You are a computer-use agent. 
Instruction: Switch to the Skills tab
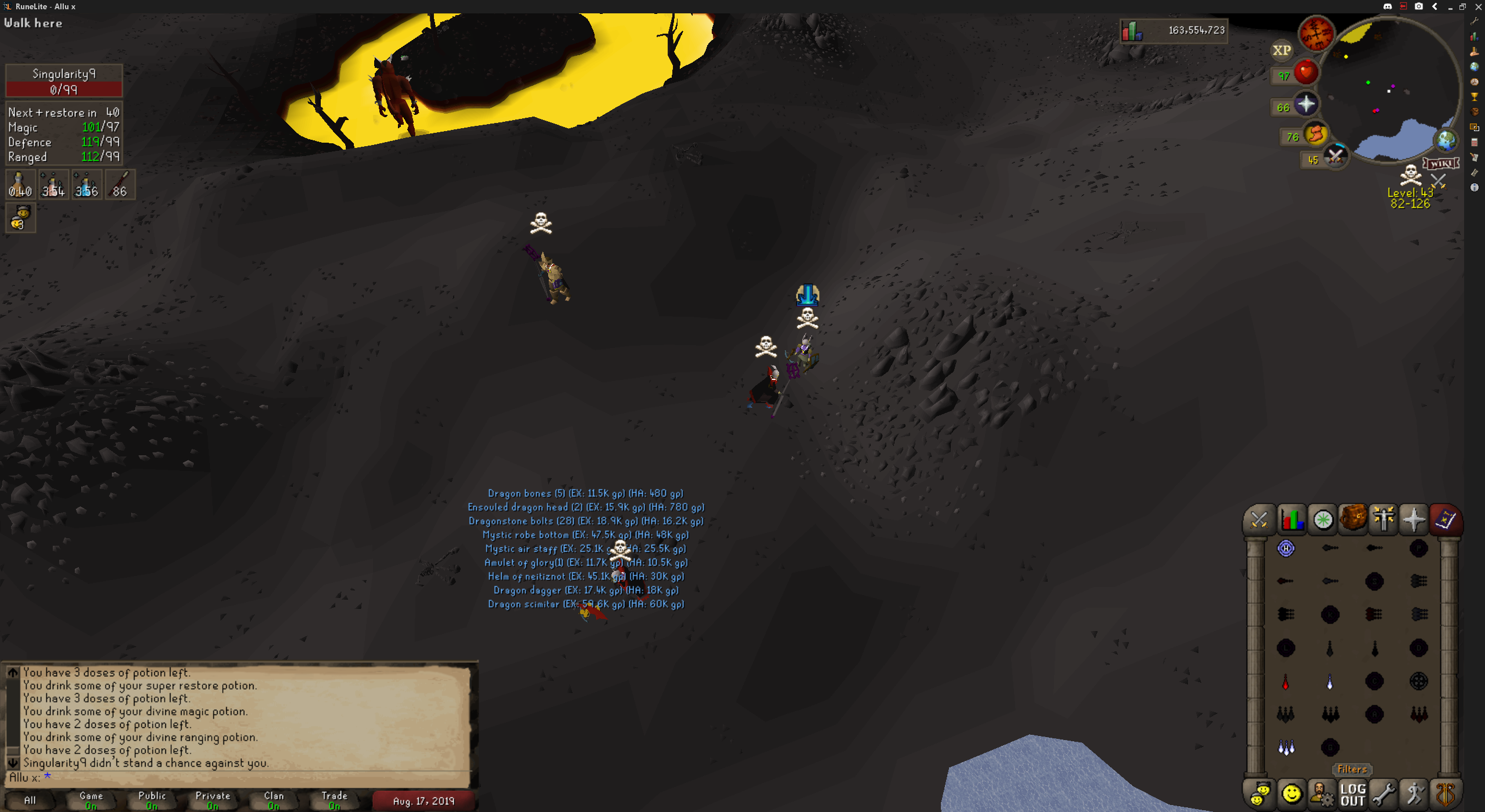click(x=1292, y=520)
